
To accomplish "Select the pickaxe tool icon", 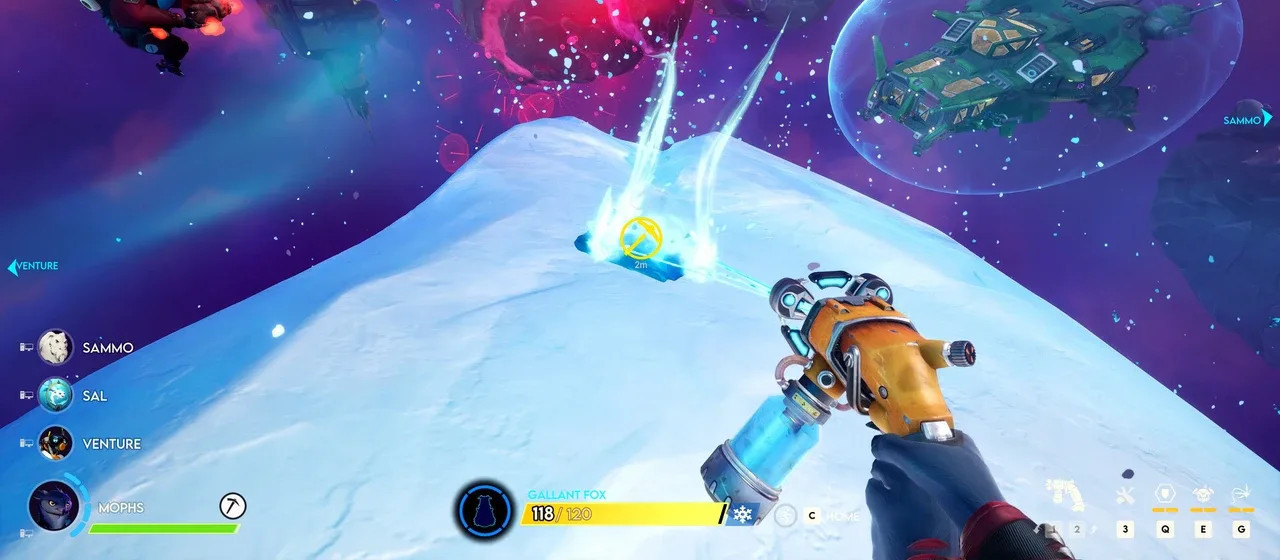I will tap(232, 507).
